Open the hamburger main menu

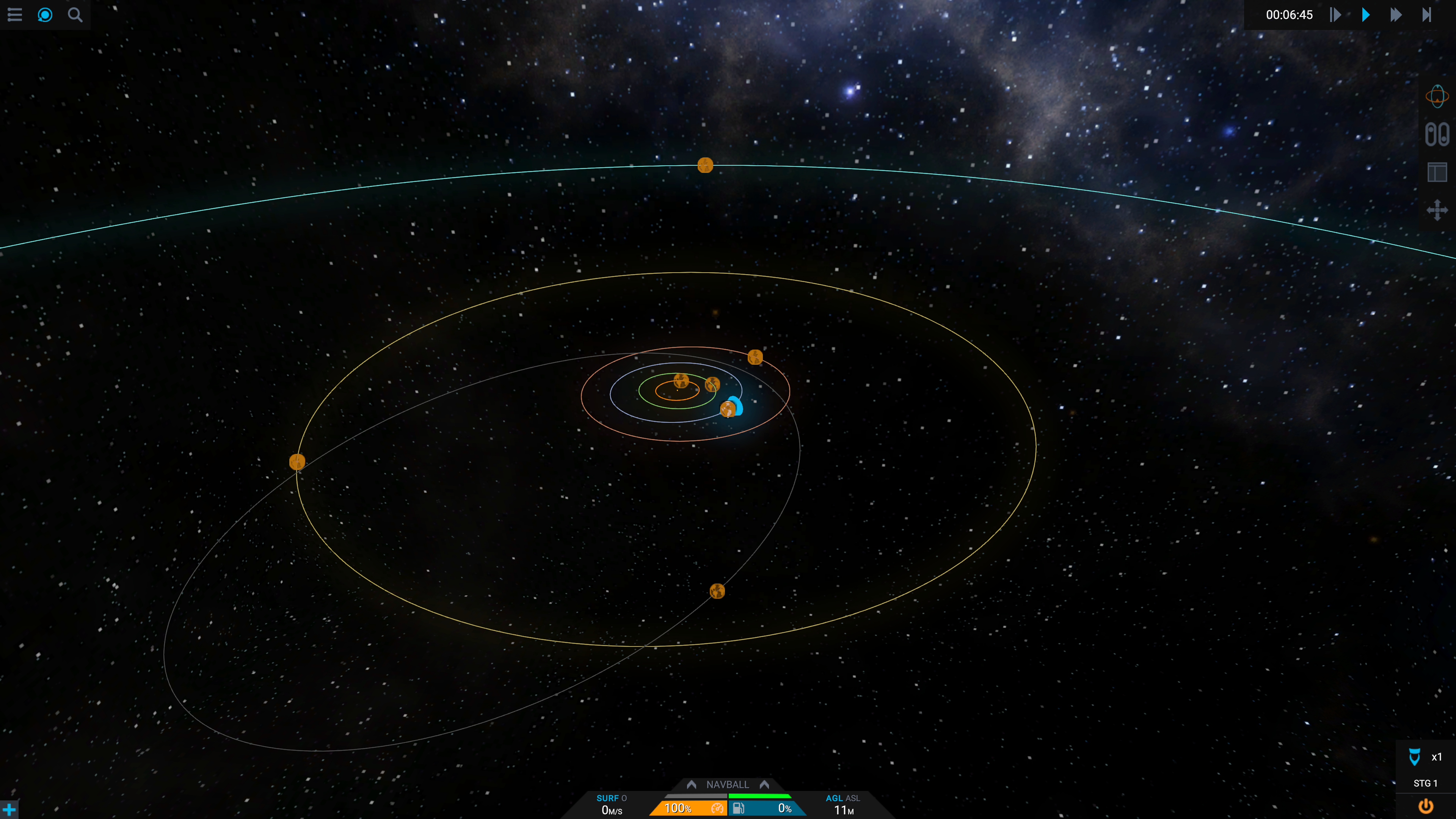point(15,15)
